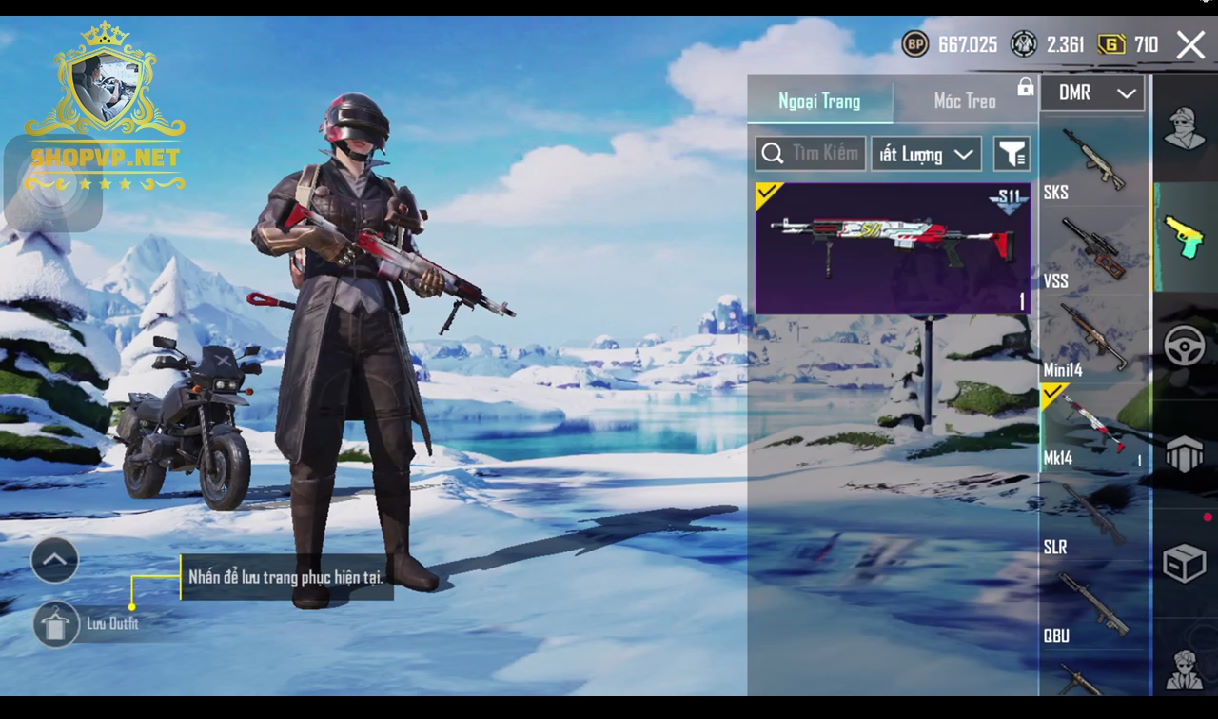Image resolution: width=1218 pixels, height=719 pixels.
Task: Open the filter funnel button
Action: tap(1011, 154)
